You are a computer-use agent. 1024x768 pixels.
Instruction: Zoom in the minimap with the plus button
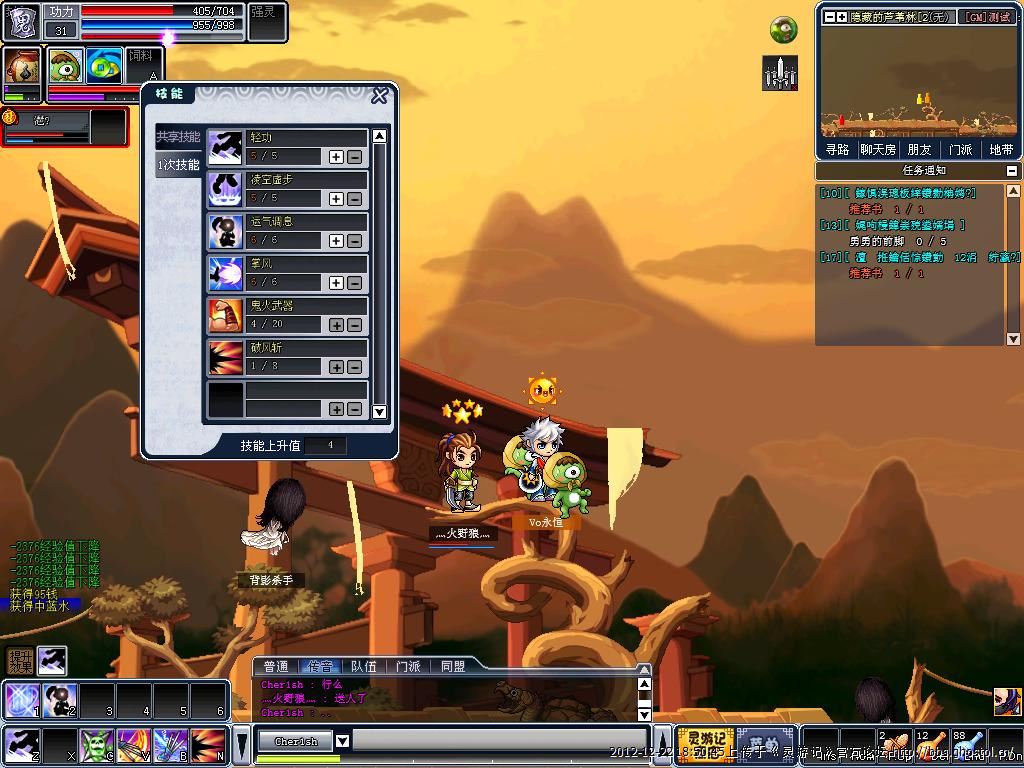842,17
